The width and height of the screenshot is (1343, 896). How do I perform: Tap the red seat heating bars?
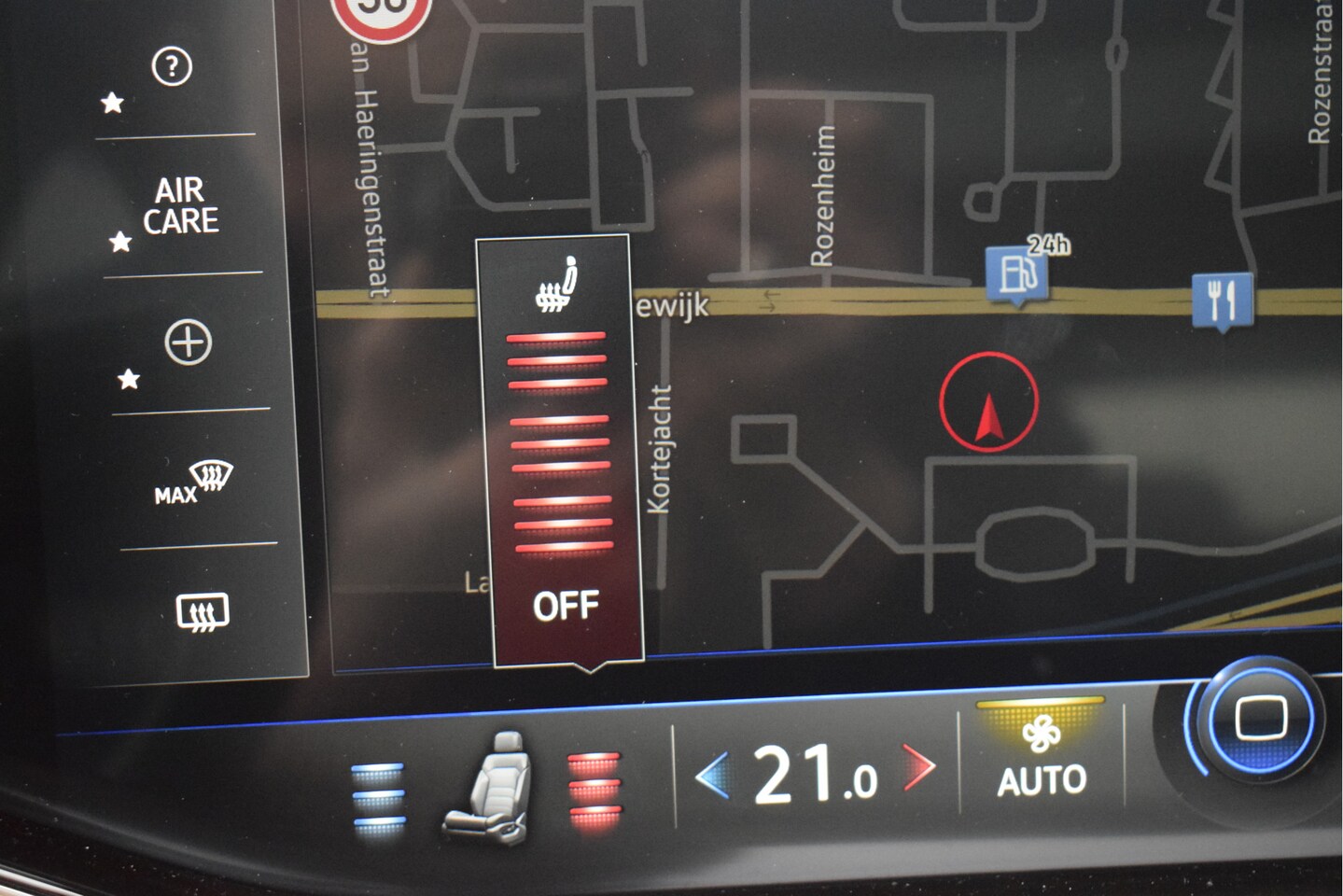pyautogui.click(x=594, y=790)
